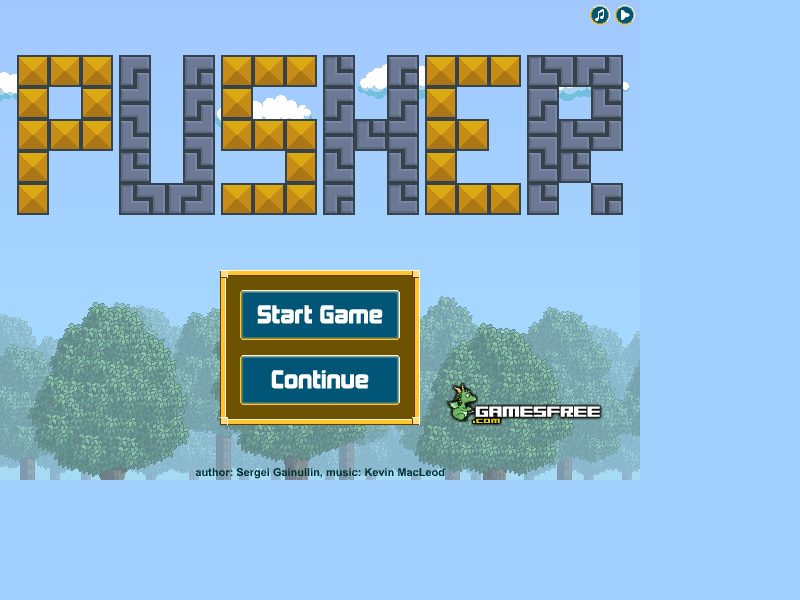Toggle the music note icon
Image resolution: width=800 pixels, height=600 pixels.
click(x=599, y=15)
